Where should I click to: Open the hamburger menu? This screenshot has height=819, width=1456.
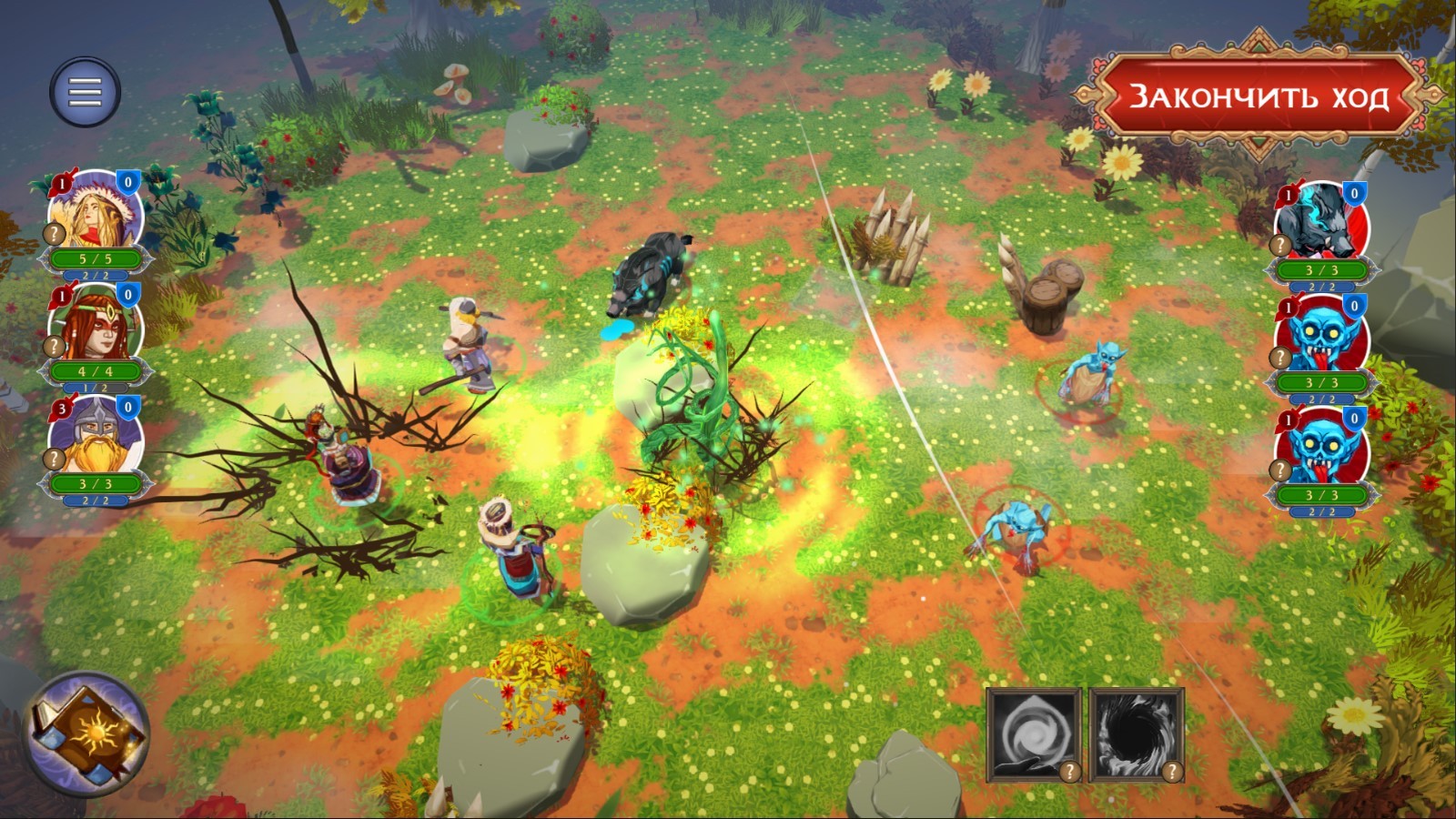[x=85, y=92]
